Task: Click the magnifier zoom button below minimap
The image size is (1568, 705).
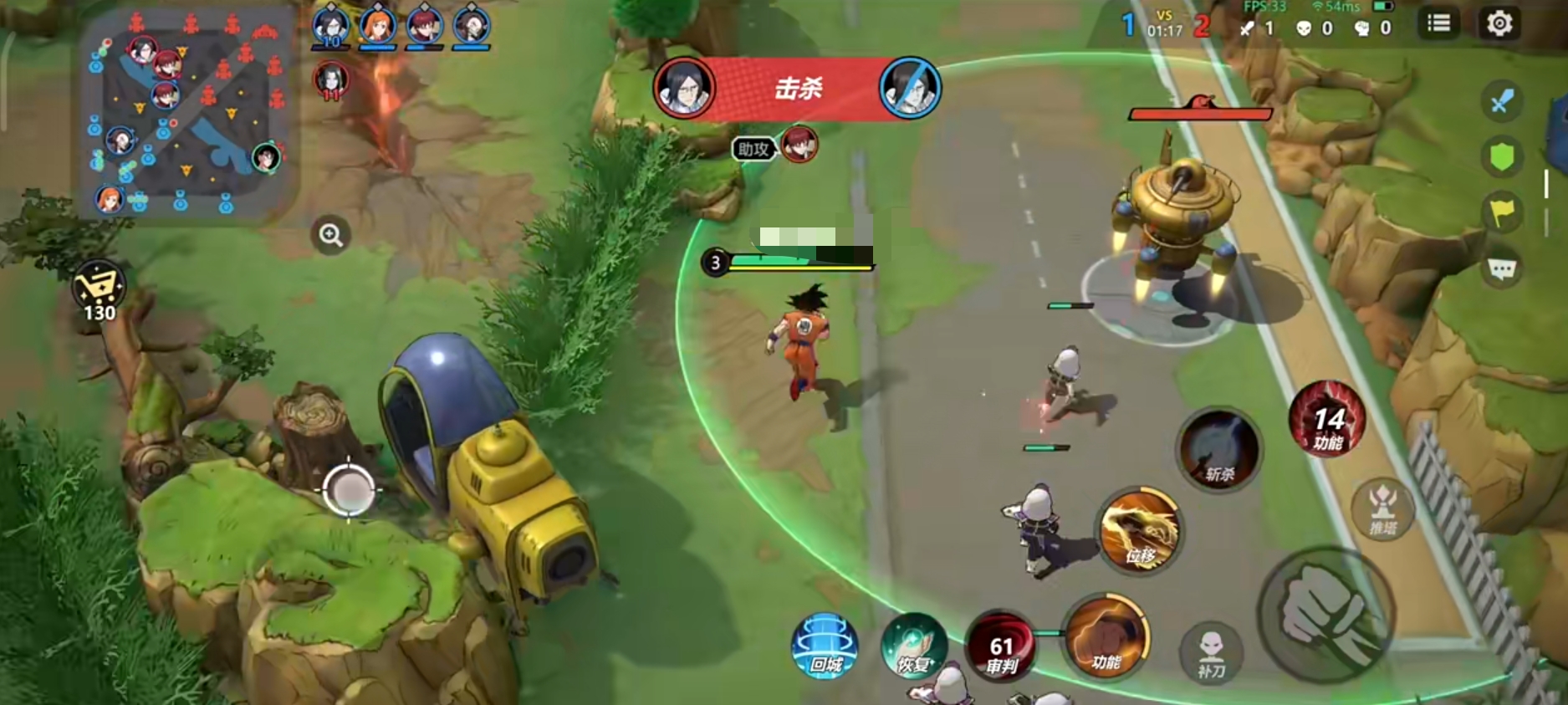Action: point(331,236)
